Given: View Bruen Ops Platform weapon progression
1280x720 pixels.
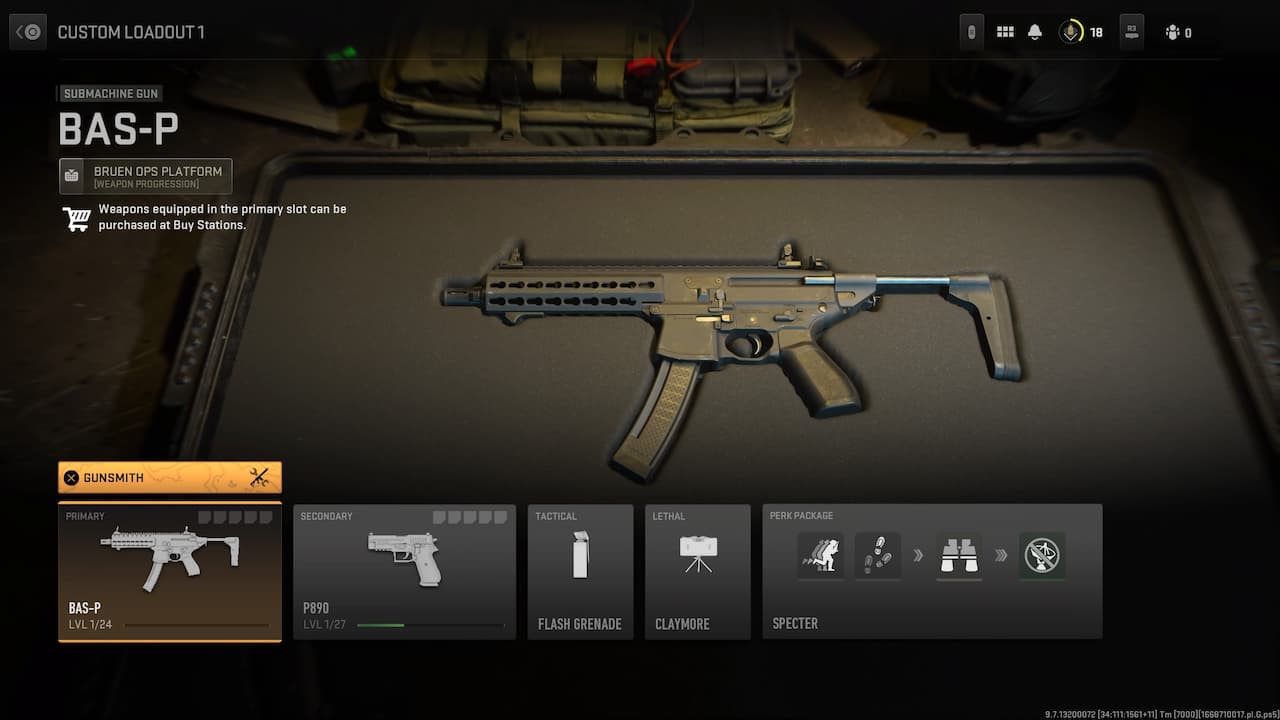Looking at the screenshot, I should point(146,176).
